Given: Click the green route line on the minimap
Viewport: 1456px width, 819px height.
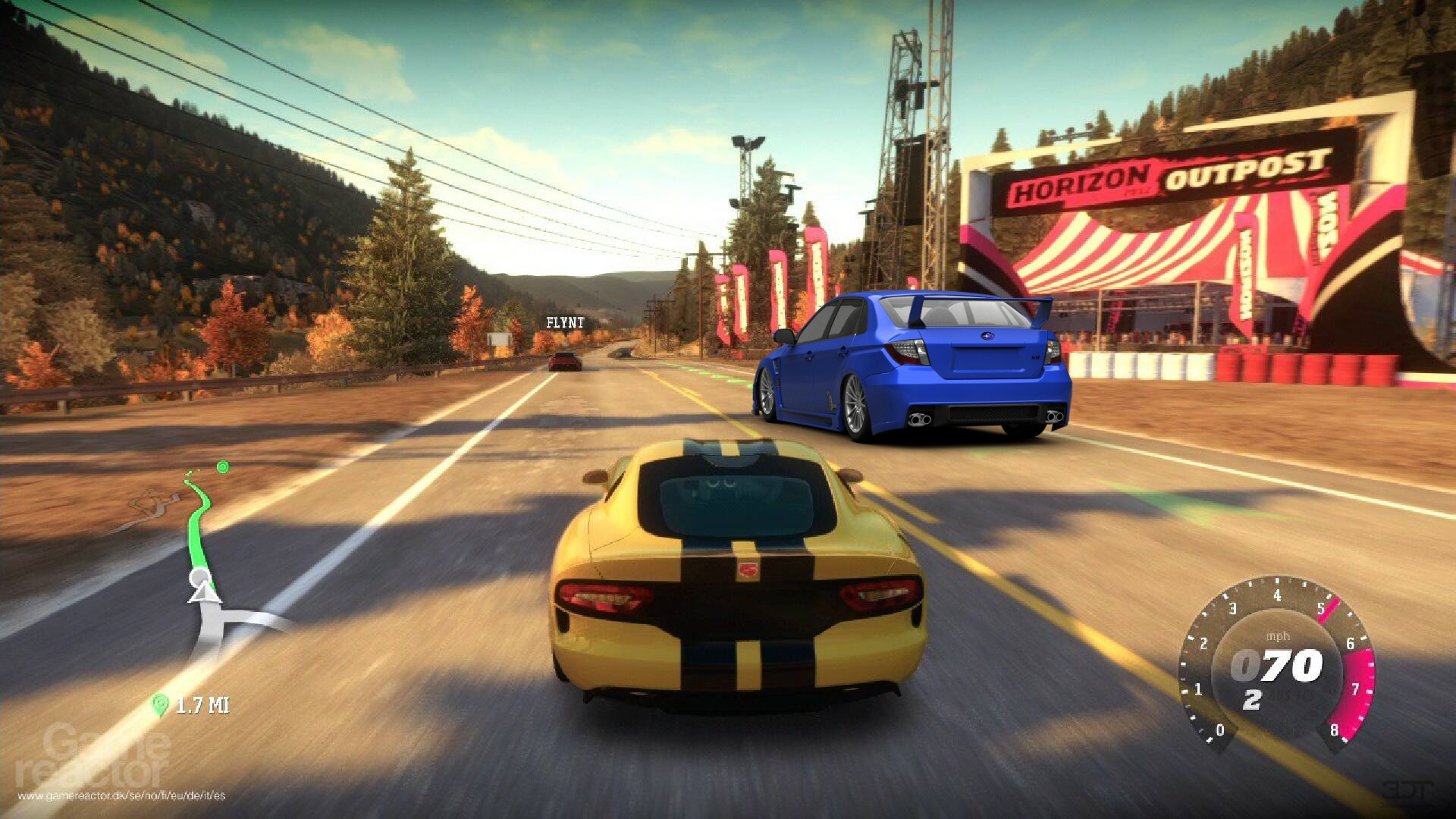Looking at the screenshot, I should [x=200, y=523].
